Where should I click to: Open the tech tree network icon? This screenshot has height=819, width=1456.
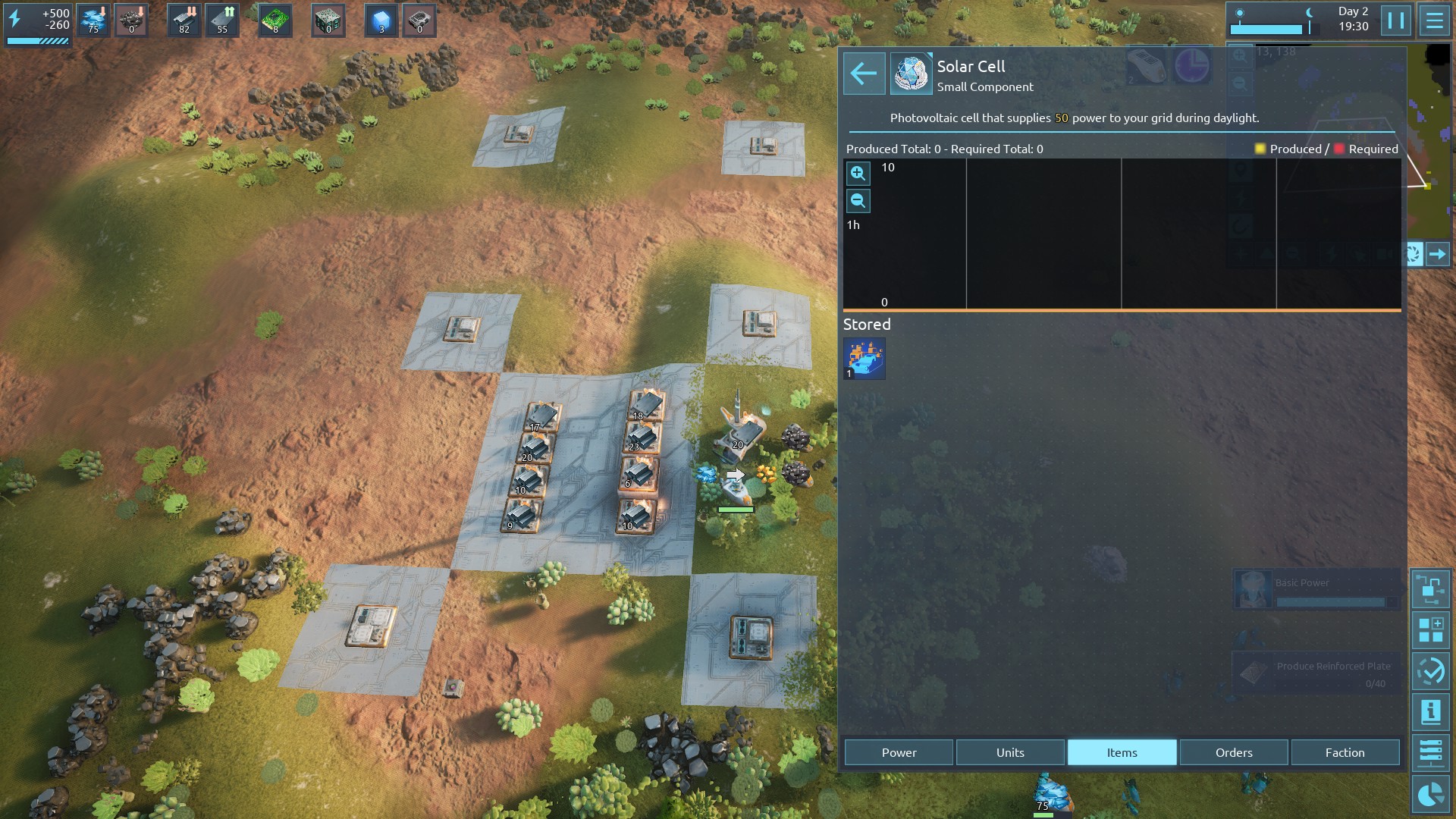click(1430, 589)
